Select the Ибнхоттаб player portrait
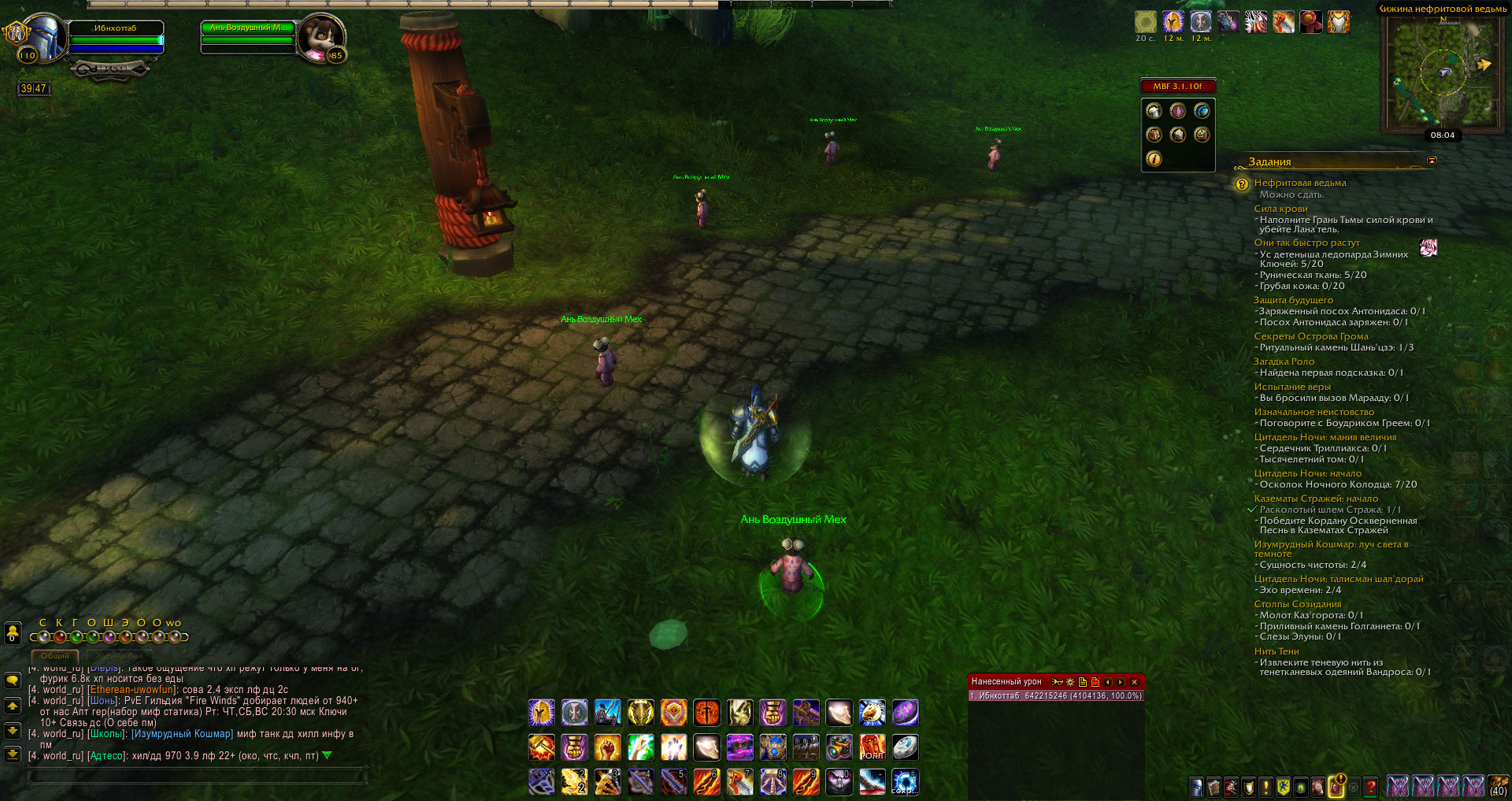 point(41,37)
